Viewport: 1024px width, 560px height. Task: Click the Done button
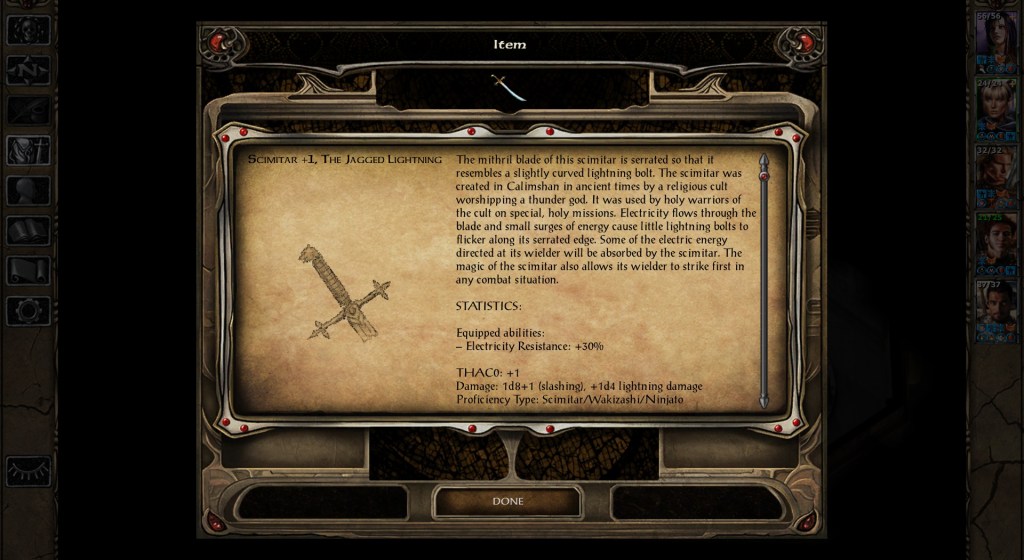click(507, 501)
